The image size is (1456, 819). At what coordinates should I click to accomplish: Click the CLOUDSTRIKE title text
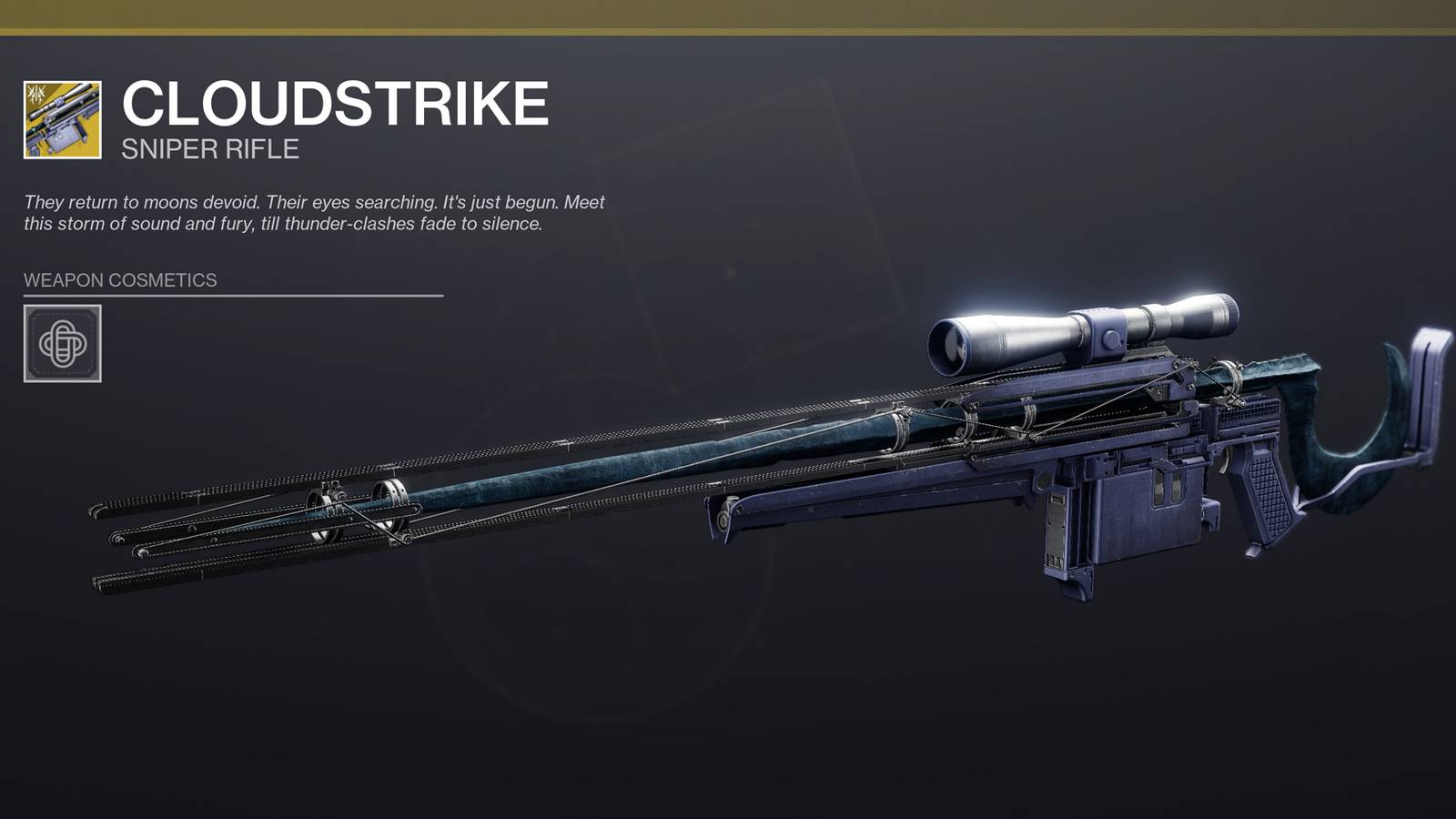point(337,103)
